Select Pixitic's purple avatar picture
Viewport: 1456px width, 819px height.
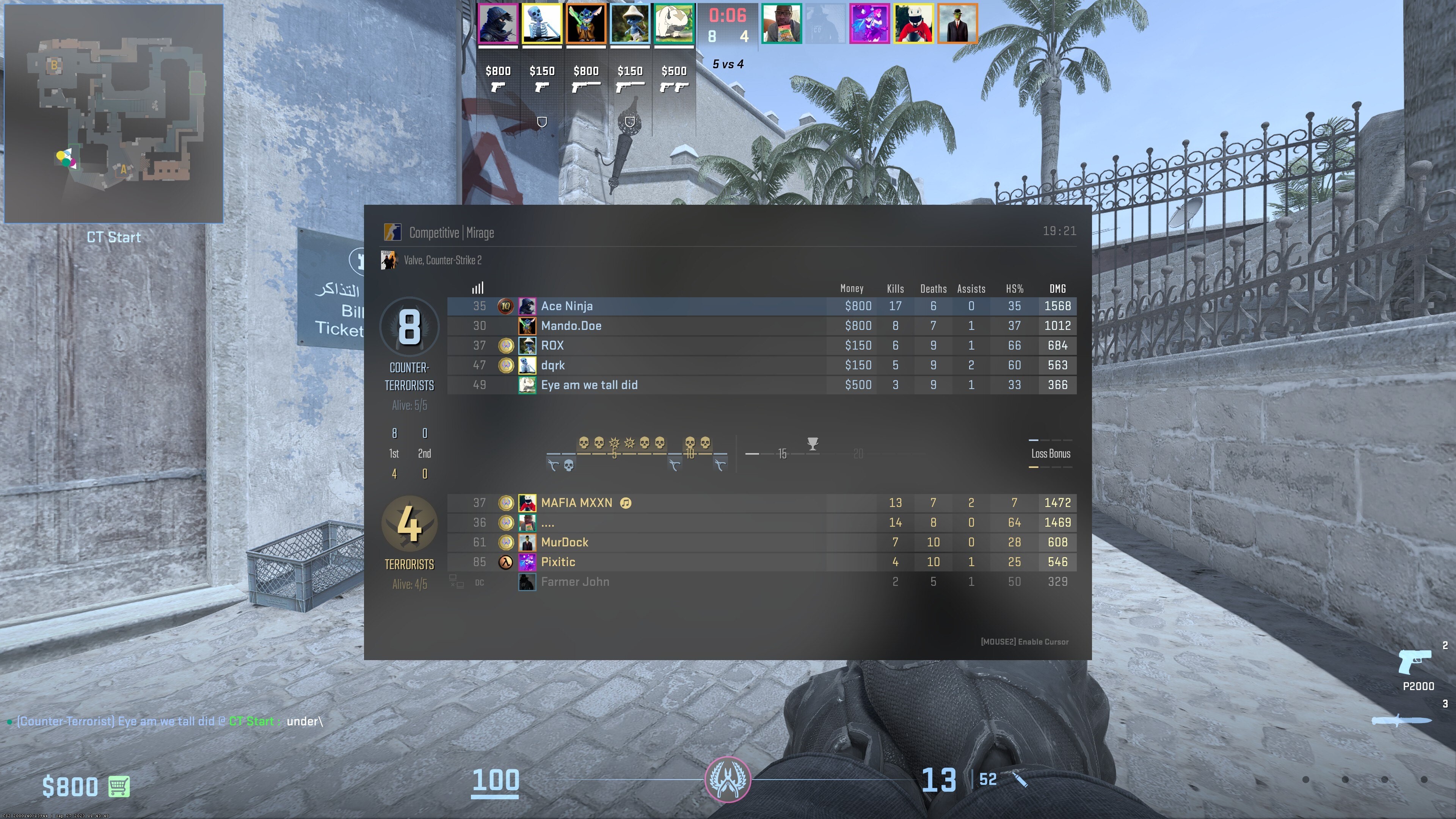[x=527, y=562]
